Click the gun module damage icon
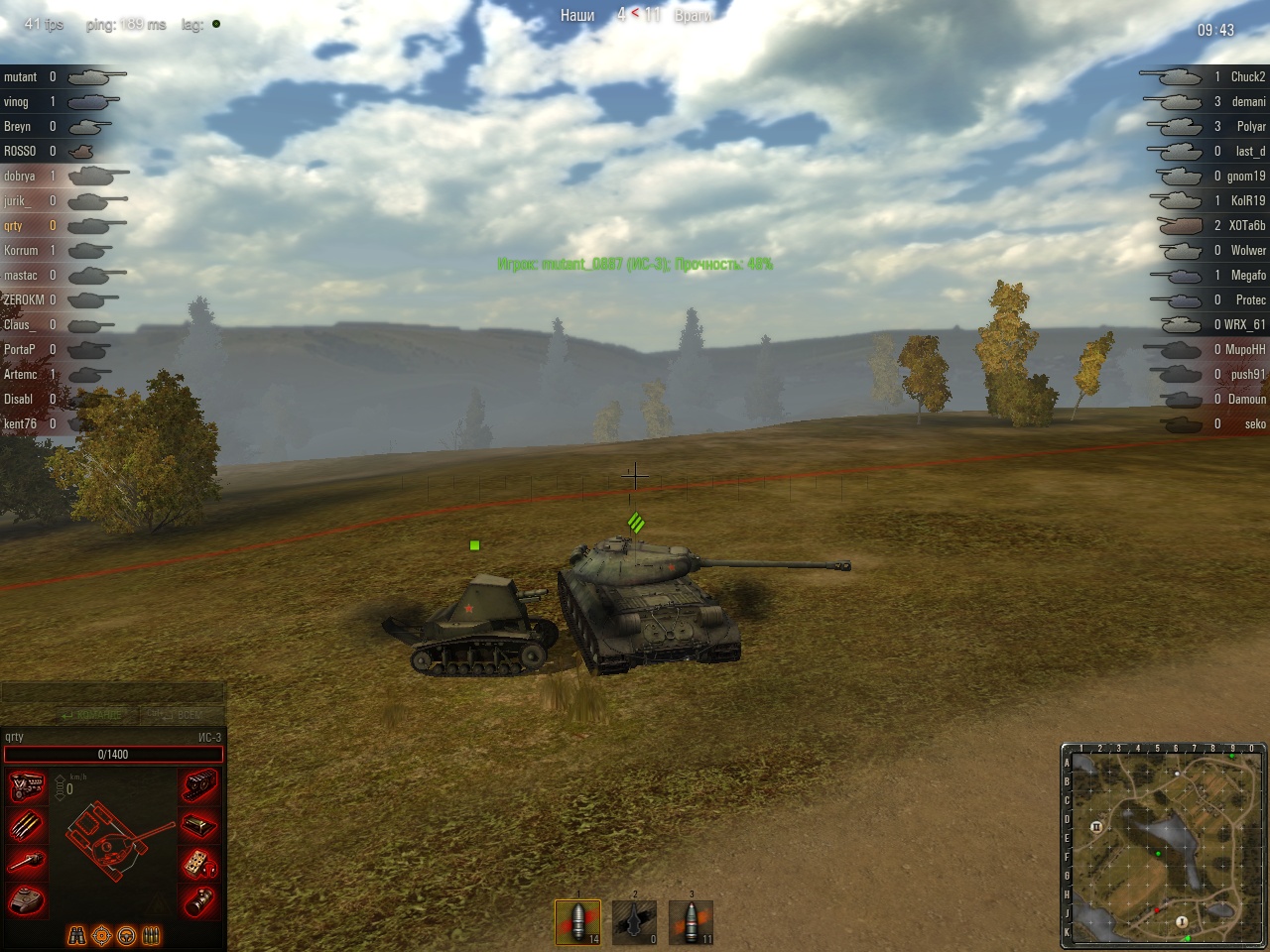Image resolution: width=1270 pixels, height=952 pixels. click(27, 863)
